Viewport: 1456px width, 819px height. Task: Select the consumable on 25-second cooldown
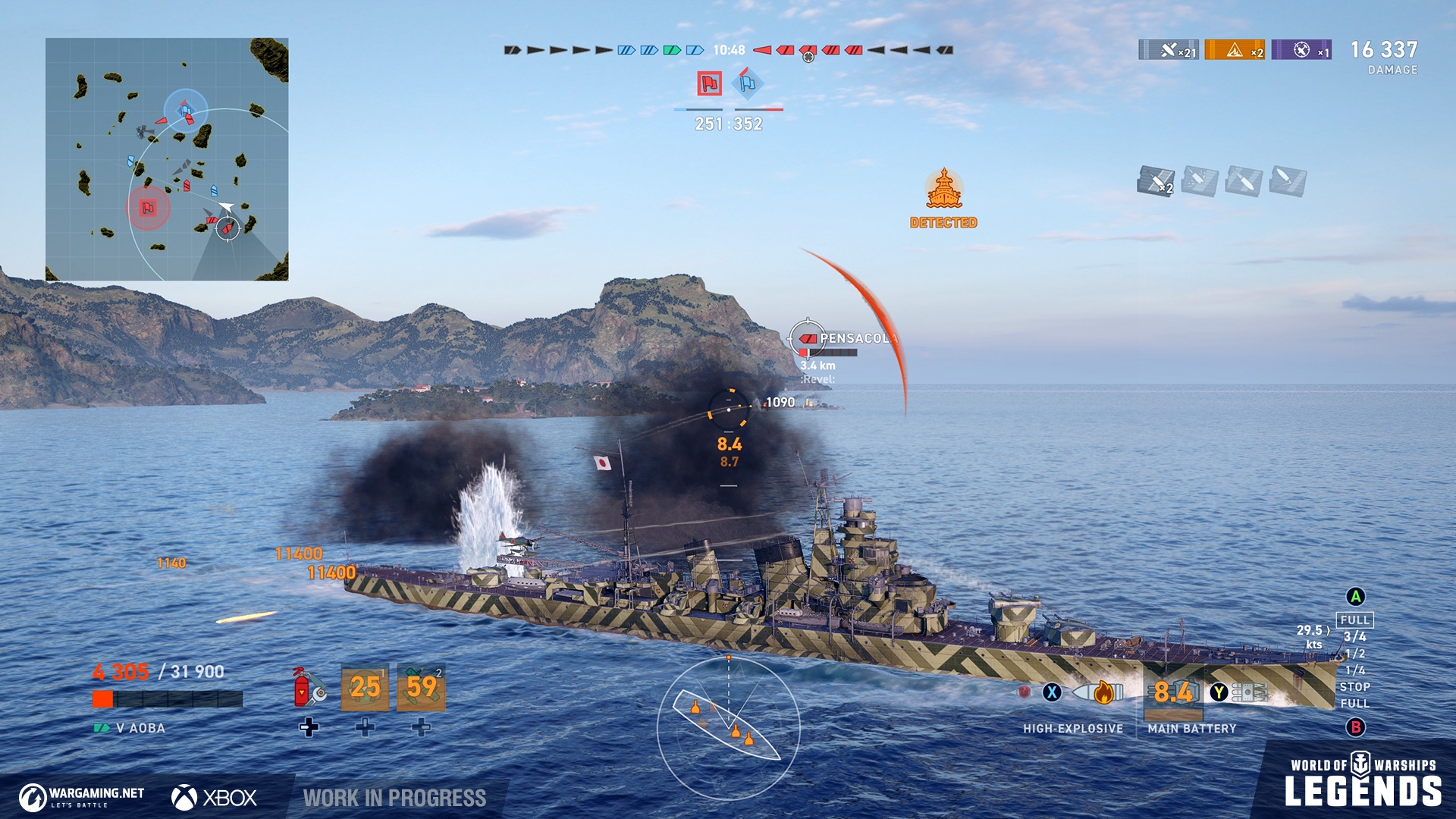click(x=365, y=687)
